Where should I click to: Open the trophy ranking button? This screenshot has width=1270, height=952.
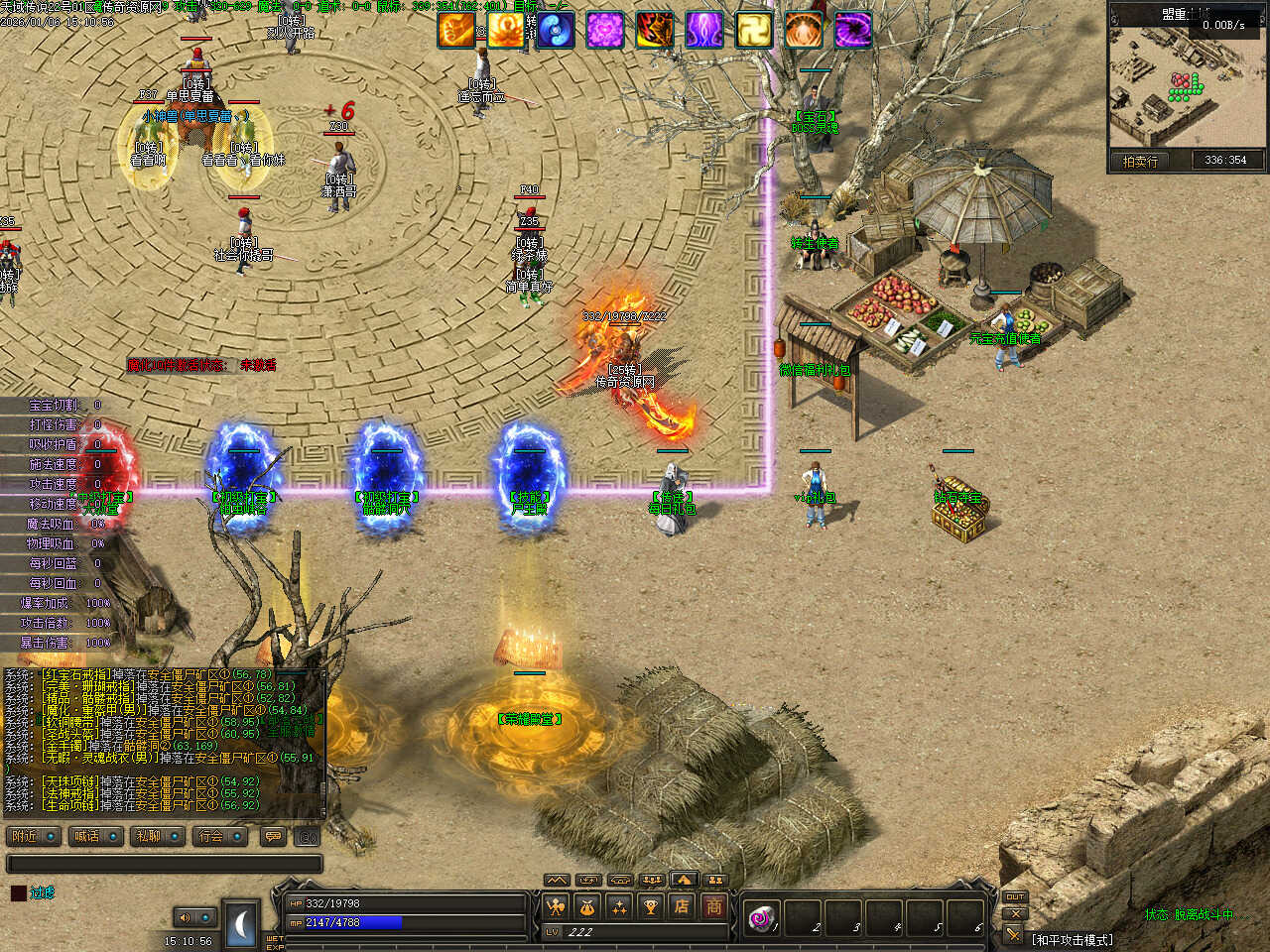pyautogui.click(x=650, y=905)
